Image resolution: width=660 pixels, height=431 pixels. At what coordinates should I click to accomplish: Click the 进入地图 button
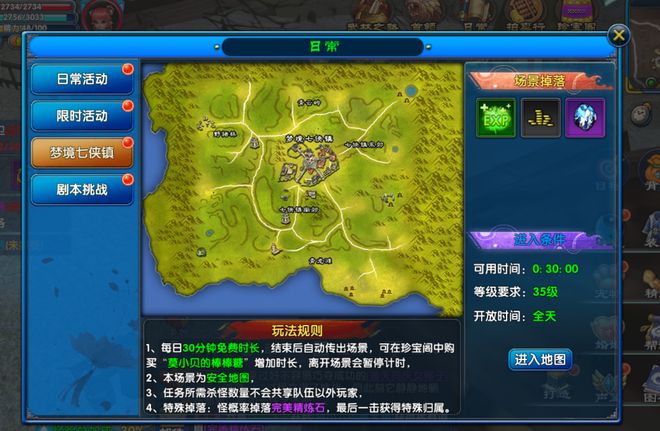pos(541,358)
